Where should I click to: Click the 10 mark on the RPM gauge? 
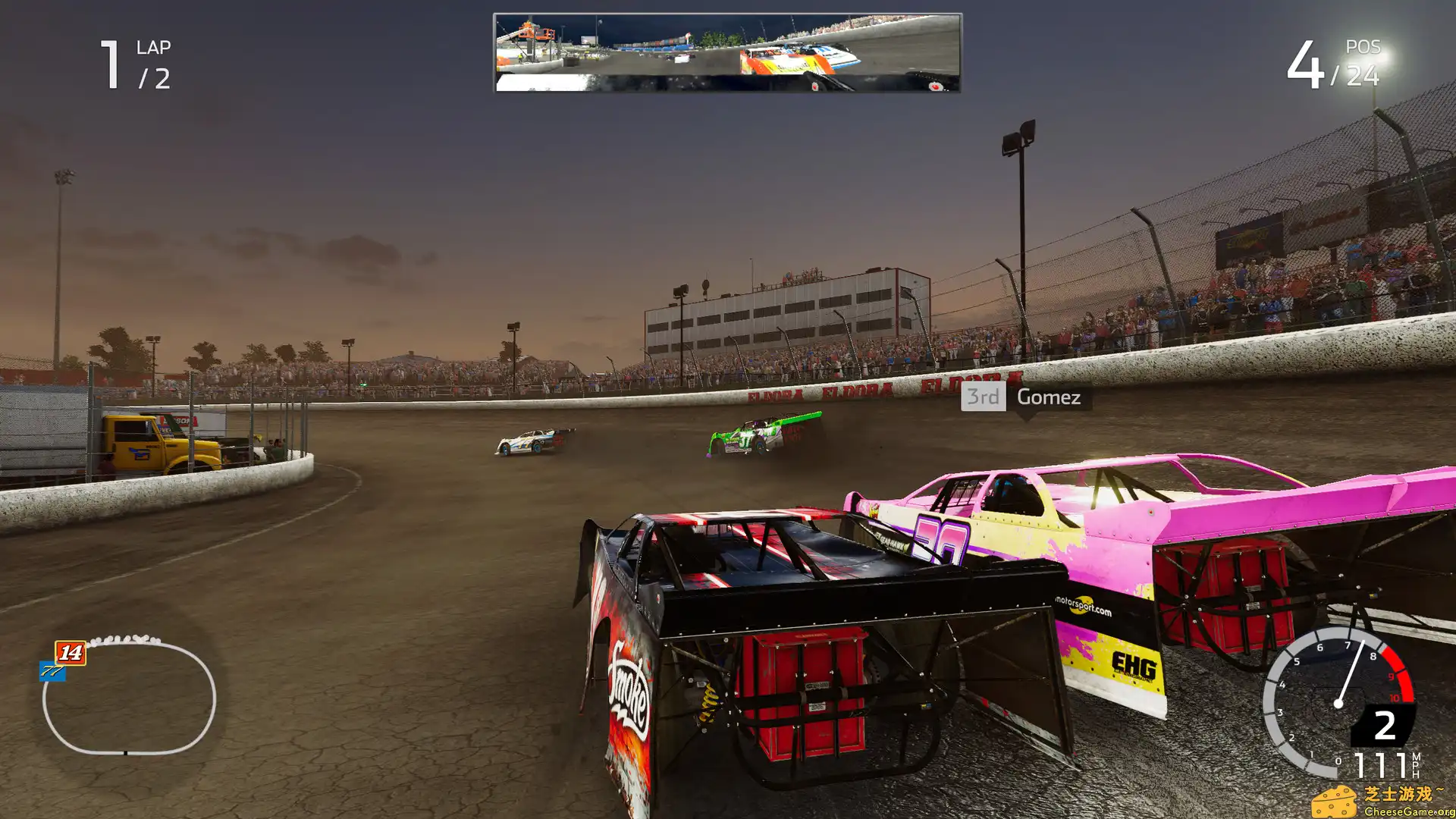point(1394,697)
